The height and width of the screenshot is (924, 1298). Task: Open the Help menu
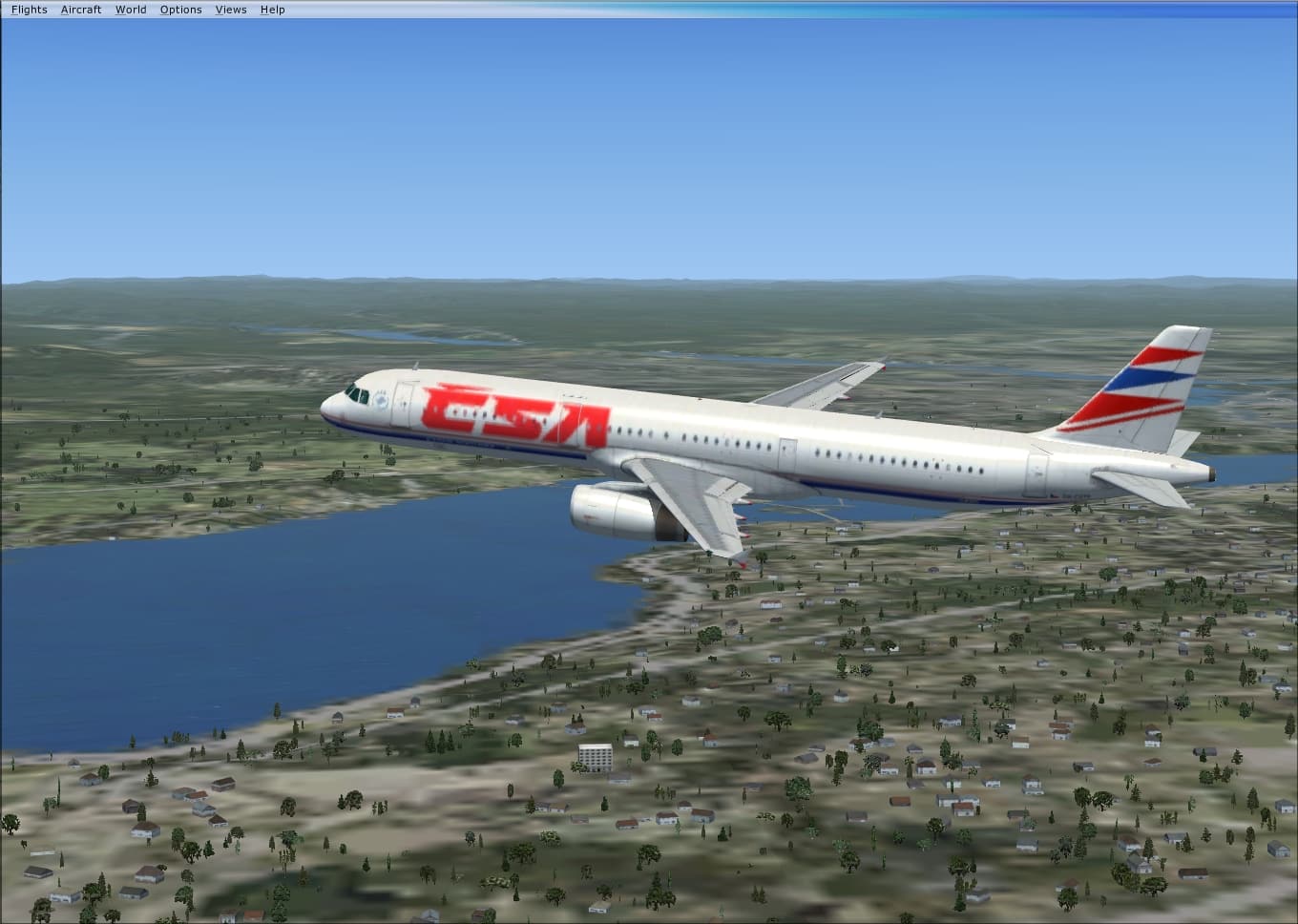click(273, 10)
